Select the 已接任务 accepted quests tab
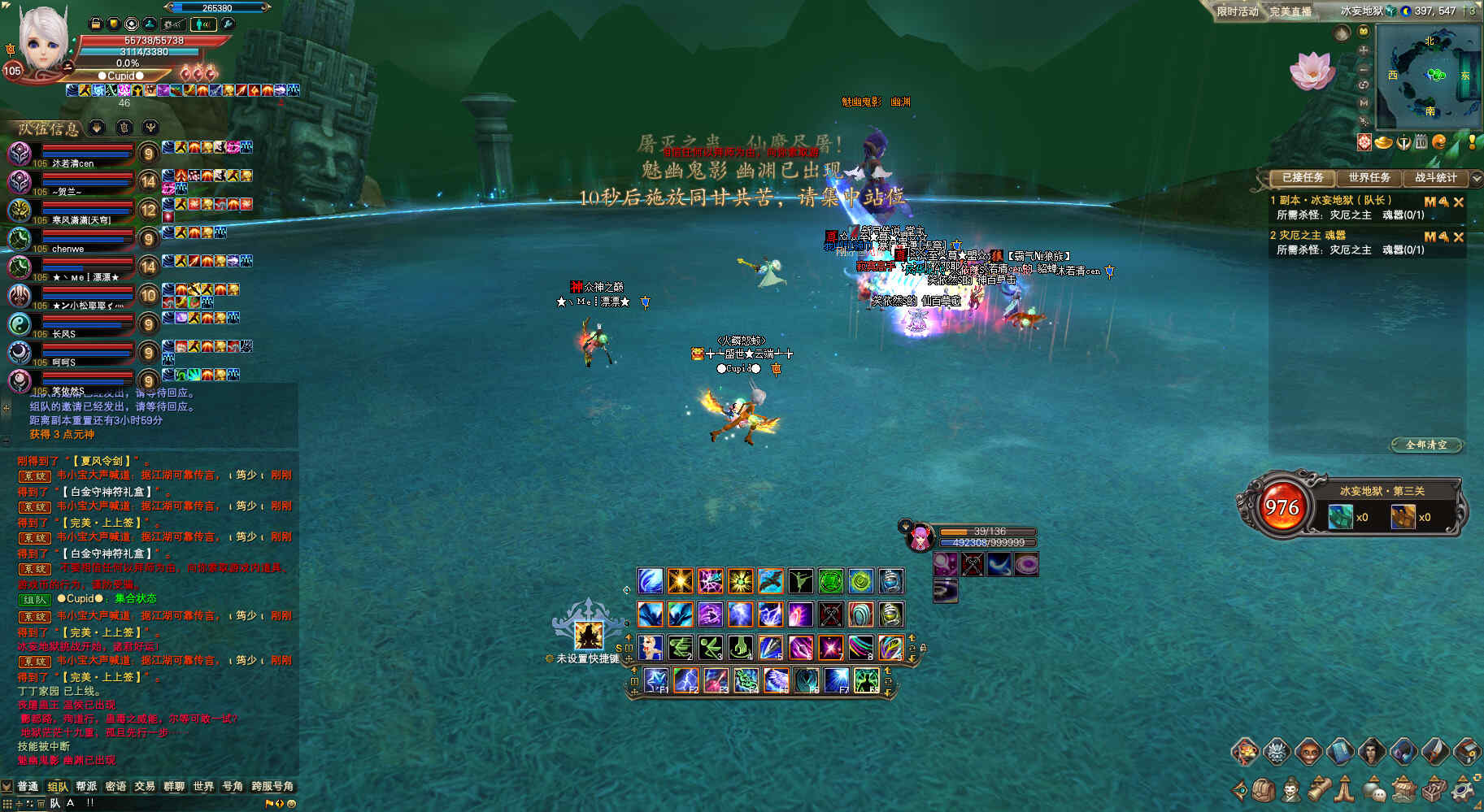 pos(1302,177)
